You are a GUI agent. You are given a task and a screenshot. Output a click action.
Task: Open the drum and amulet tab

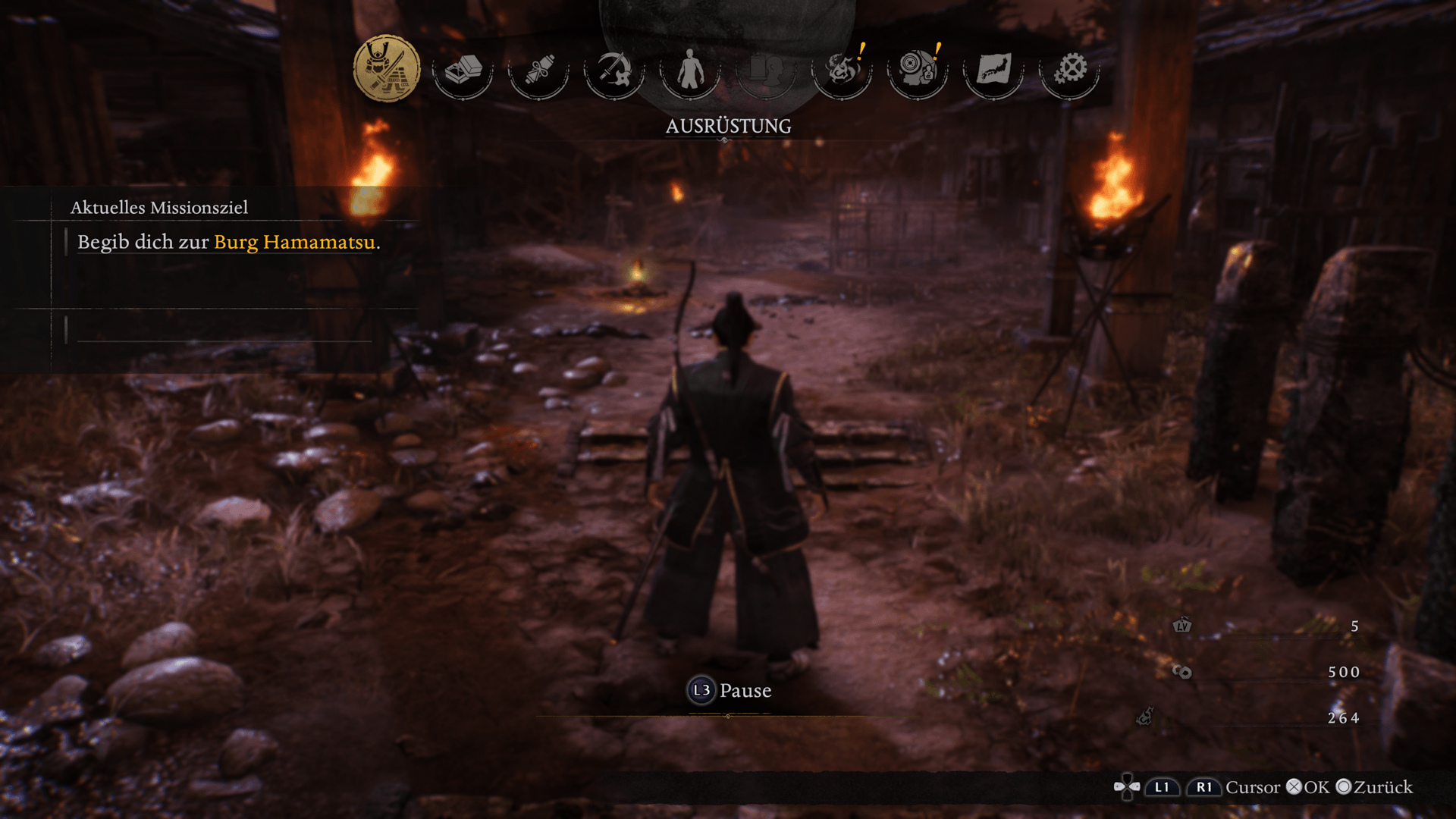[x=918, y=70]
